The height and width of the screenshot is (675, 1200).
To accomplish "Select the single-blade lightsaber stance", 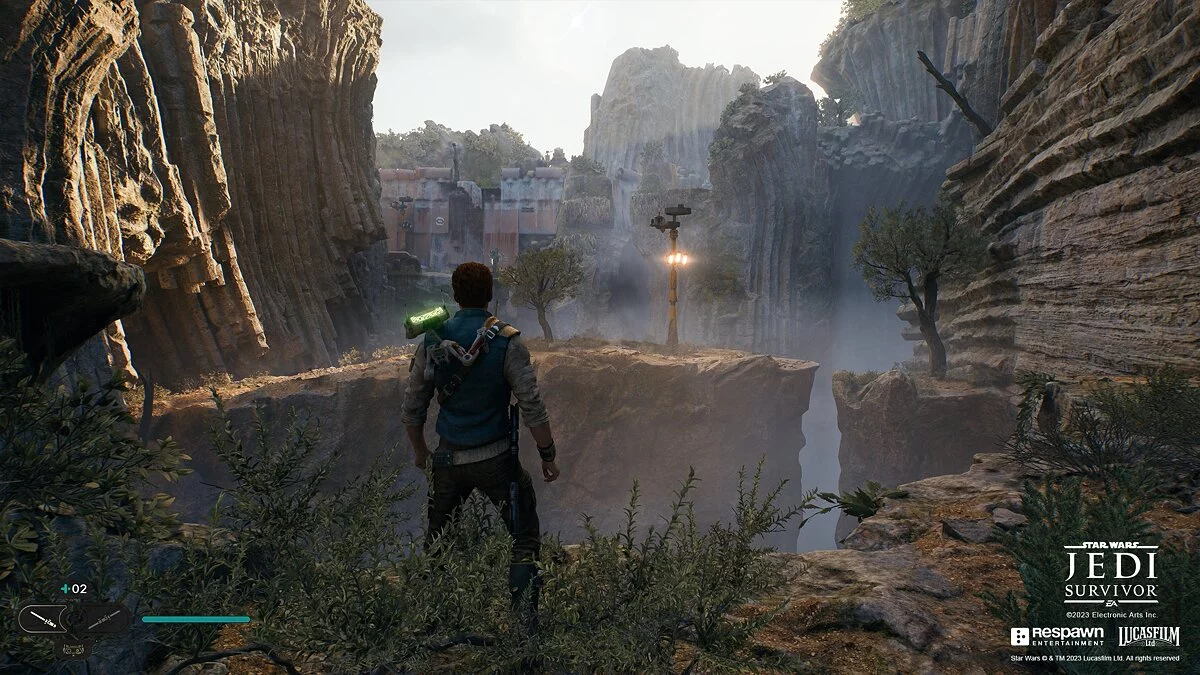I will (x=41, y=619).
